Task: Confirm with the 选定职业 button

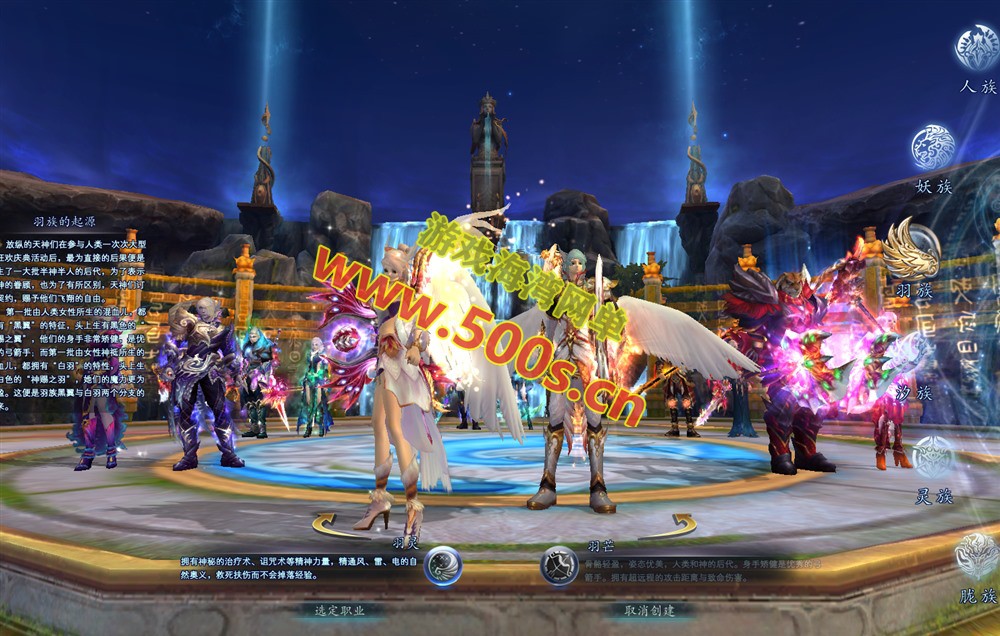Action: pos(340,610)
